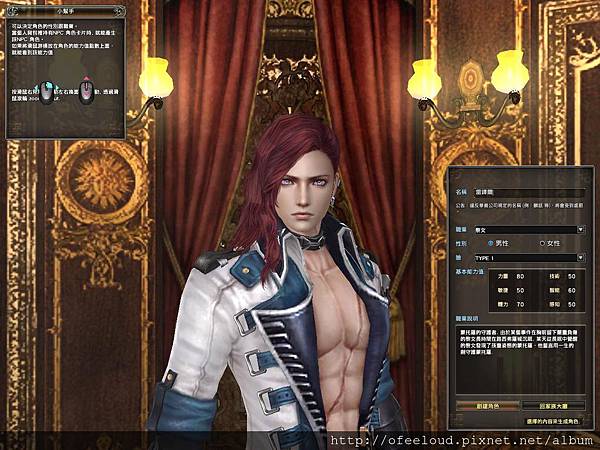Click the create character (創建角色) button
Viewport: 600px width, 450px height.
point(490,406)
